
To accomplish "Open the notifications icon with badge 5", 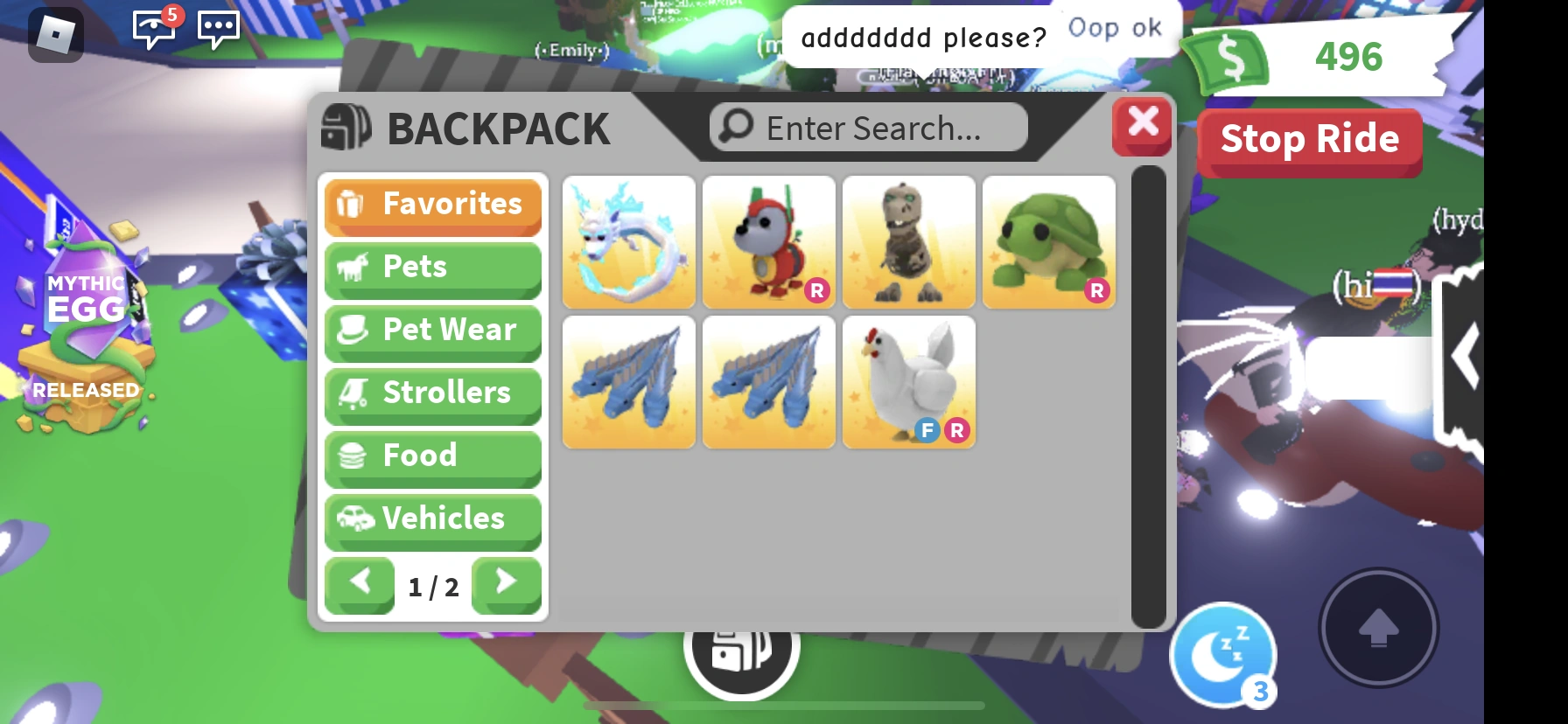I will click(x=154, y=29).
